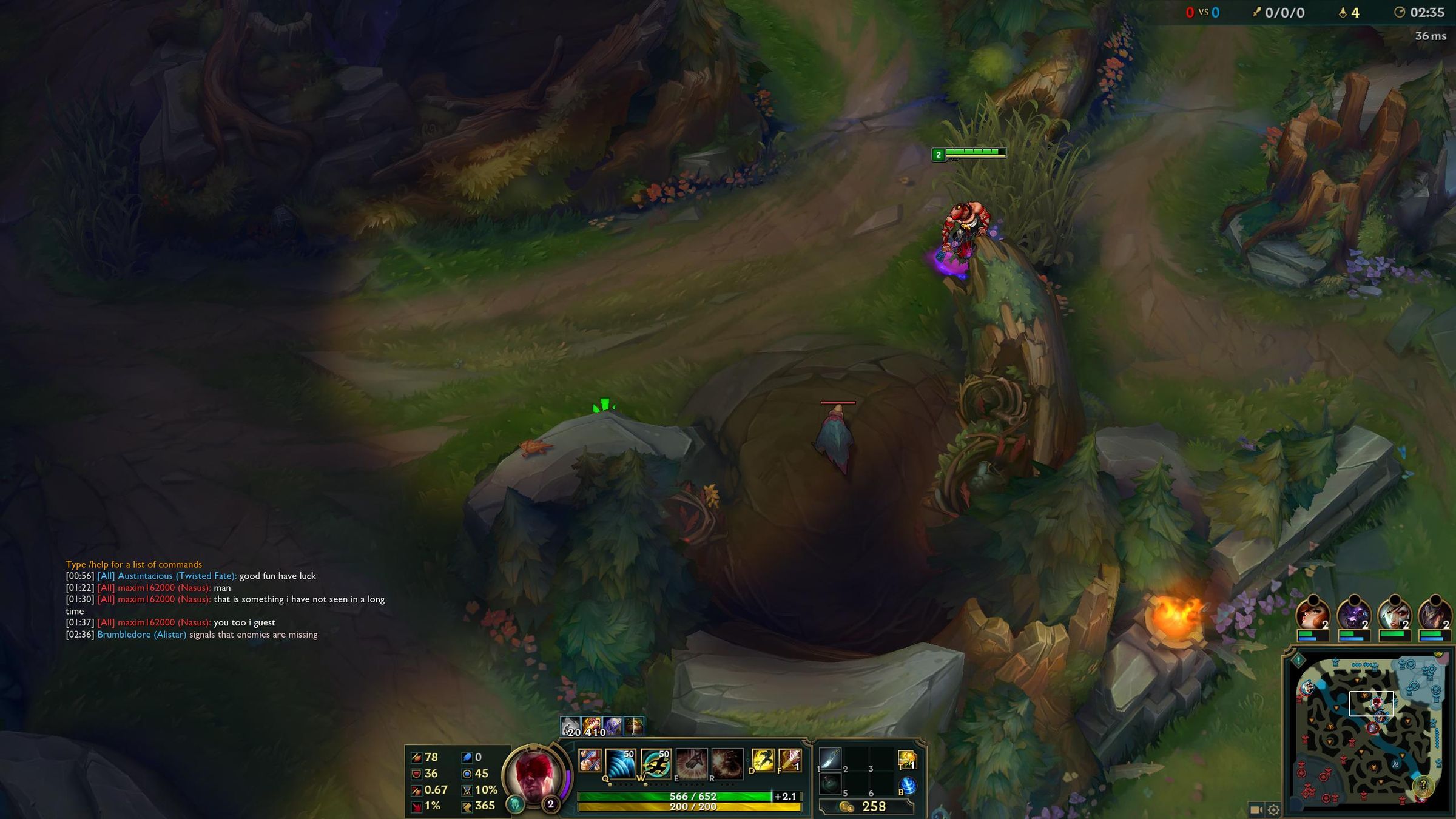Image resolution: width=1456 pixels, height=819 pixels.
Task: Click the Recall icon next to items
Action: 907,785
